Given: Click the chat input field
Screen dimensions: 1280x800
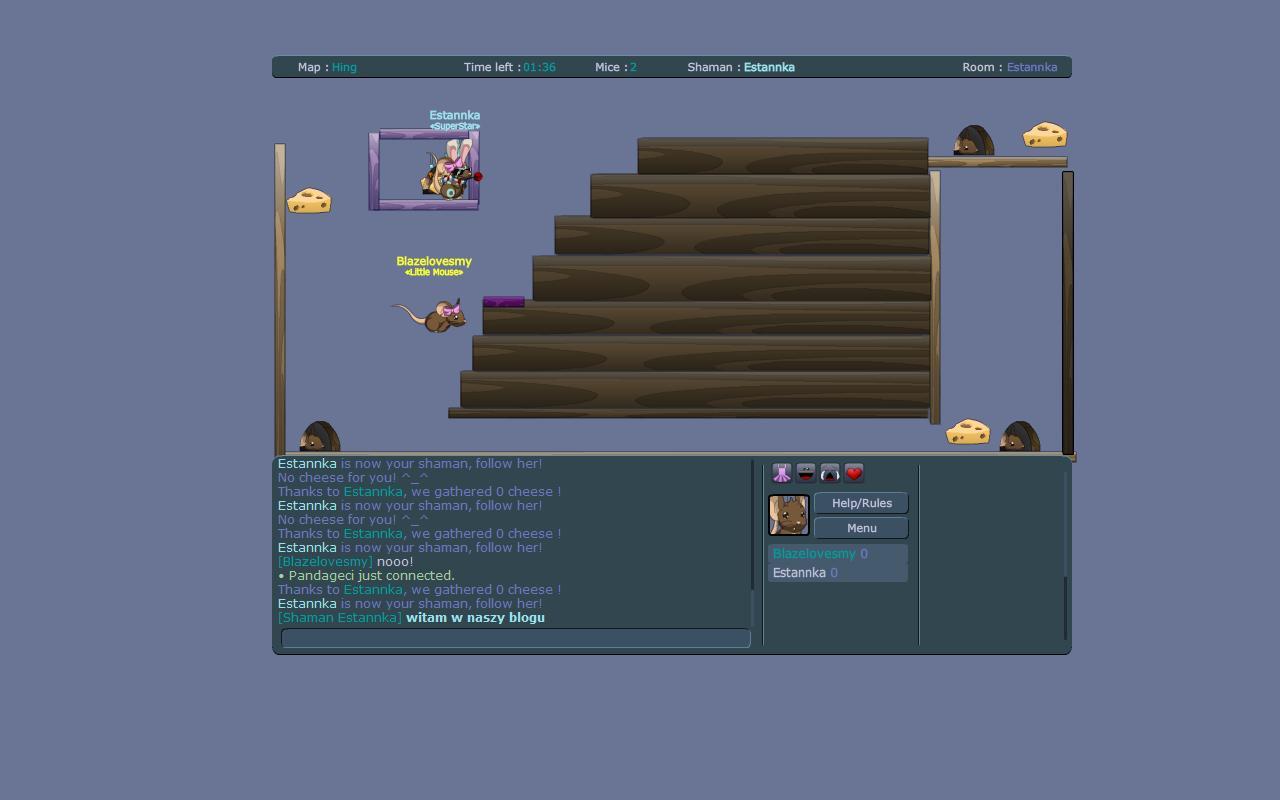Looking at the screenshot, I should [515, 638].
